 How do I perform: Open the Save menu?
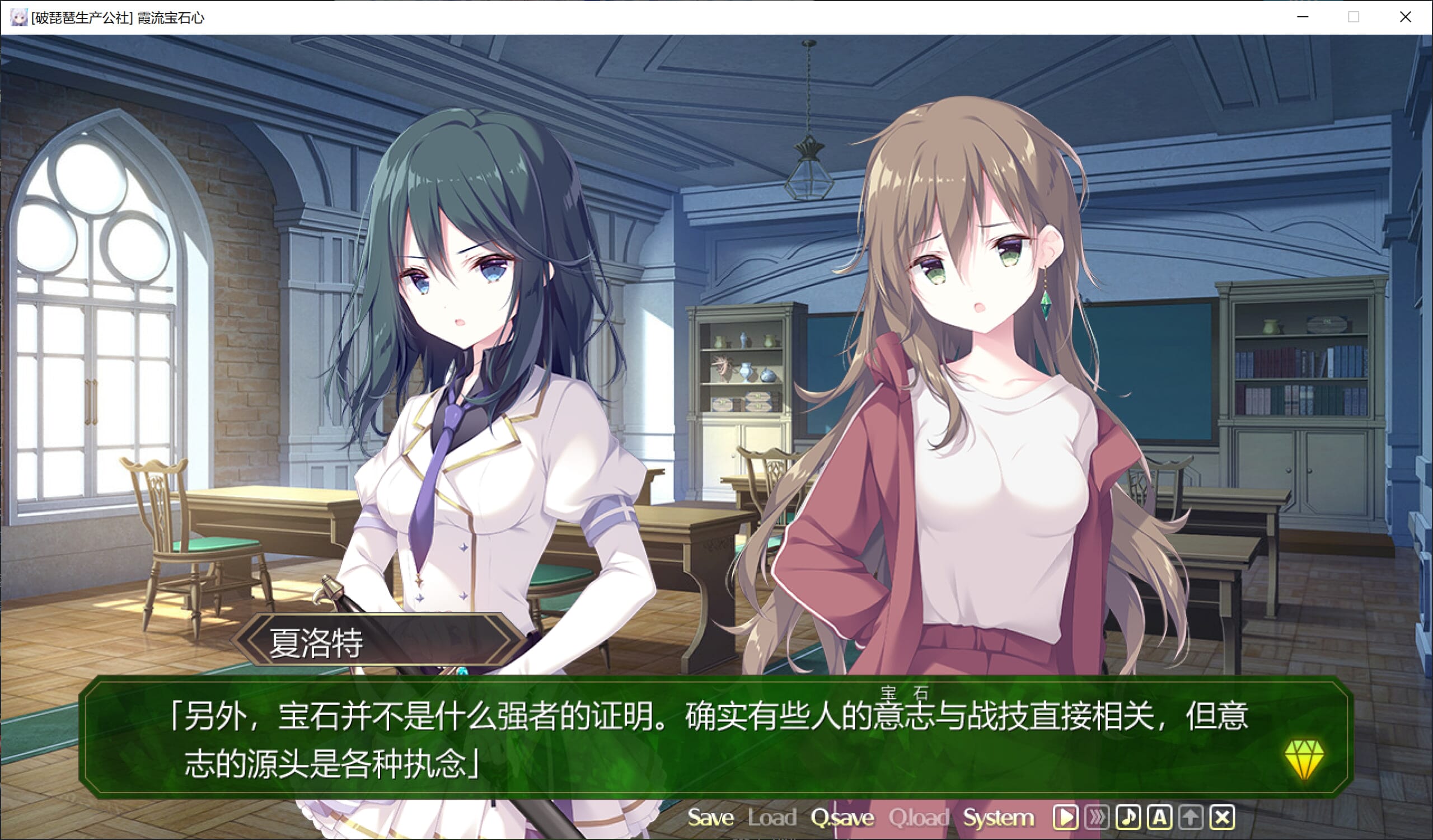[710, 818]
